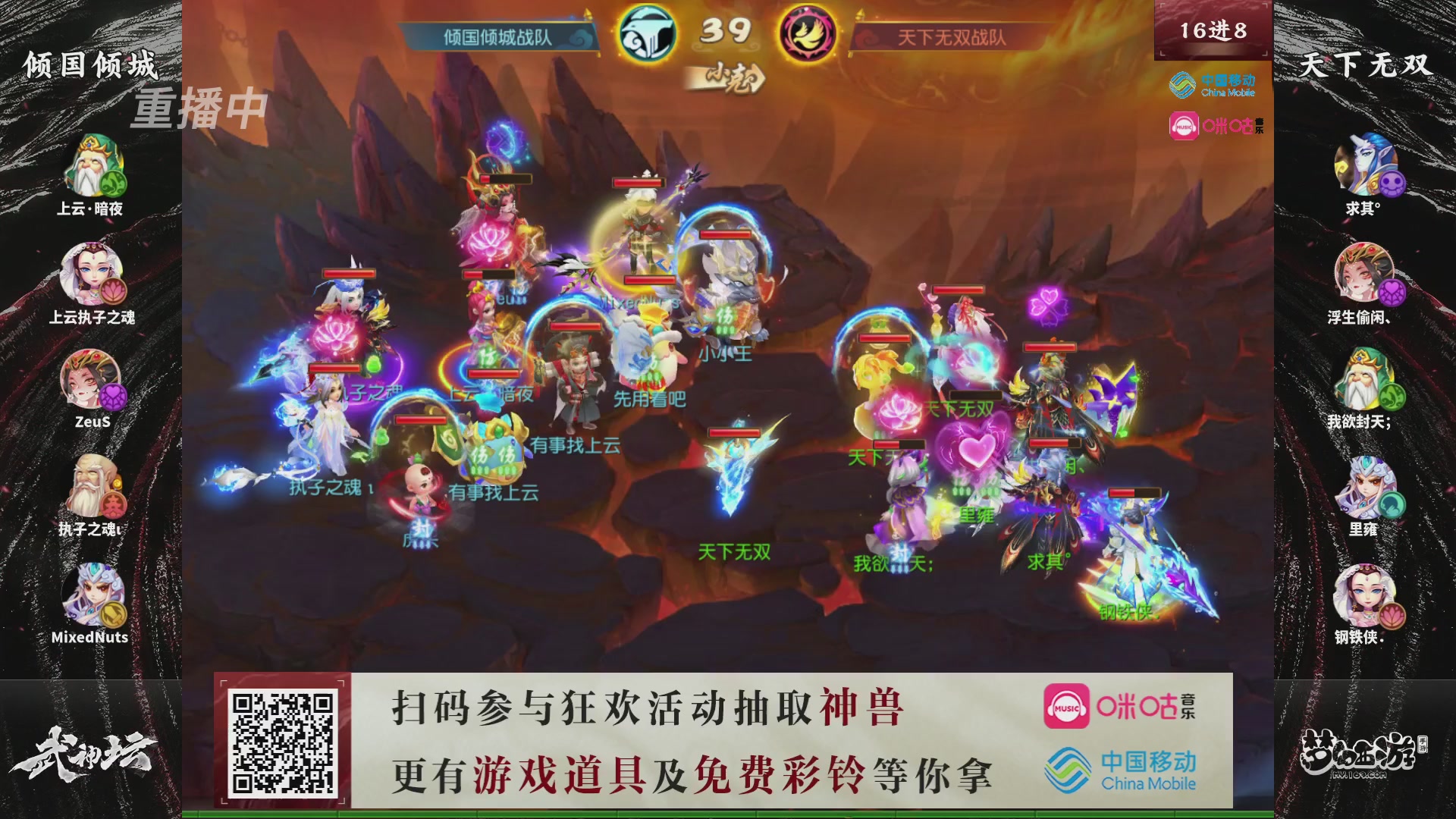
Task: Switch to the 倾国倾城 team tab
Action: (91, 65)
